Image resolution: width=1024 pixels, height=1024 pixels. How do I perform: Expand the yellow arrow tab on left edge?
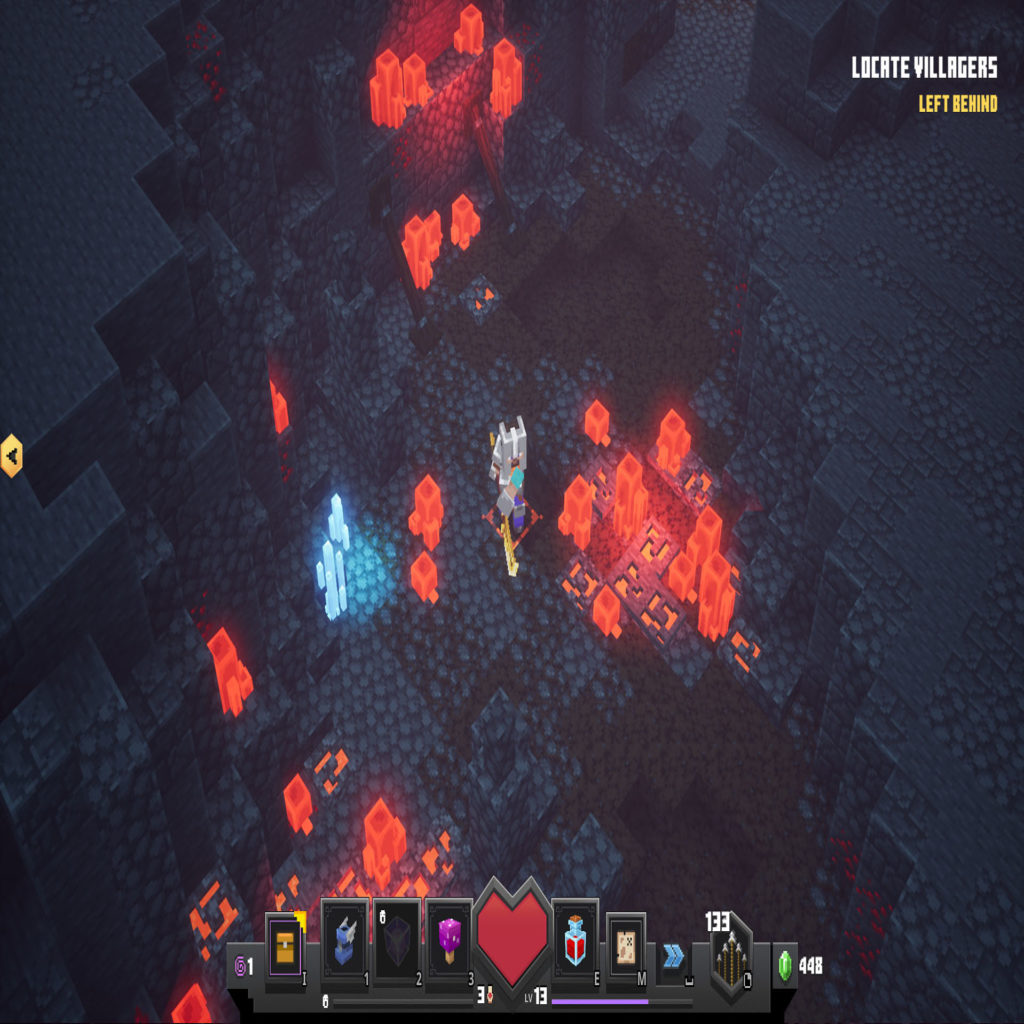(x=11, y=456)
